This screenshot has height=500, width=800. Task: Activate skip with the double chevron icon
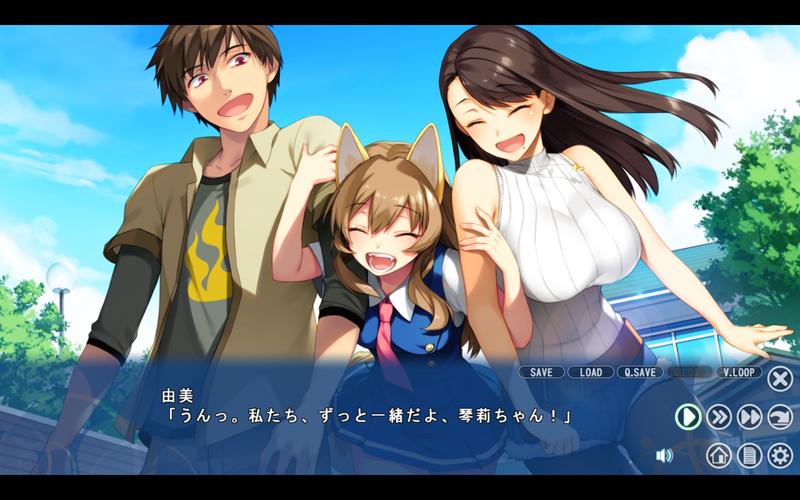[719, 417]
